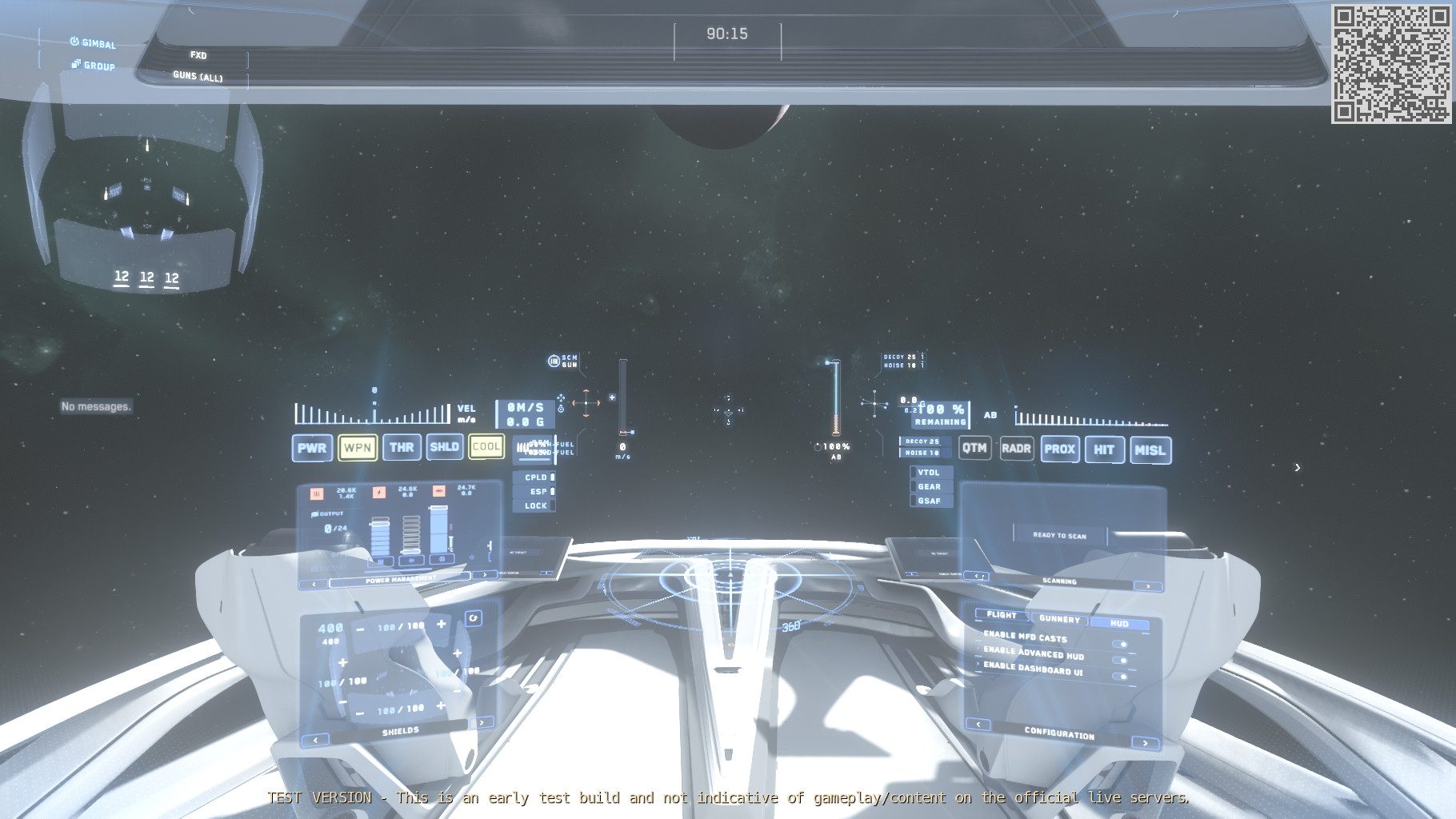
Task: Click the DECOY 25 countermeasure button
Action: (x=922, y=441)
